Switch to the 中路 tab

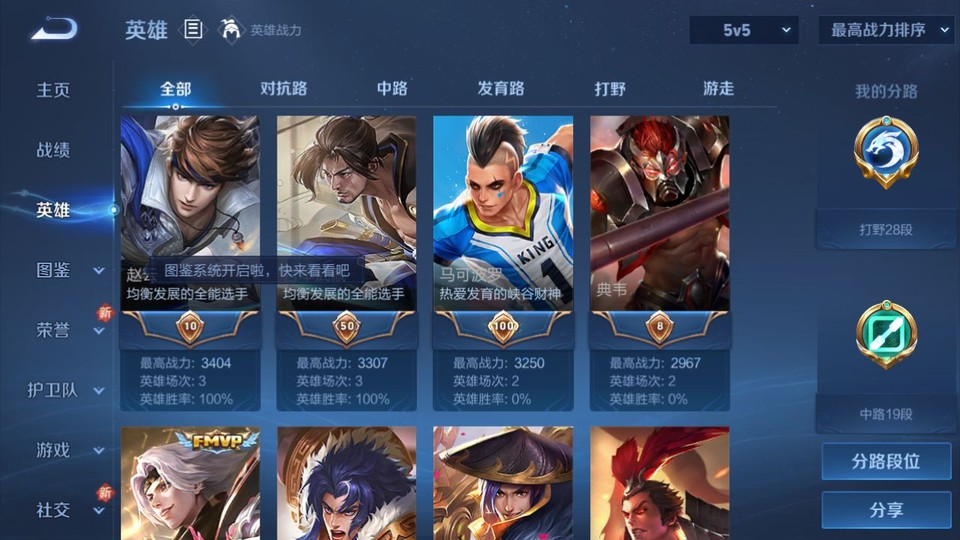[x=392, y=89]
